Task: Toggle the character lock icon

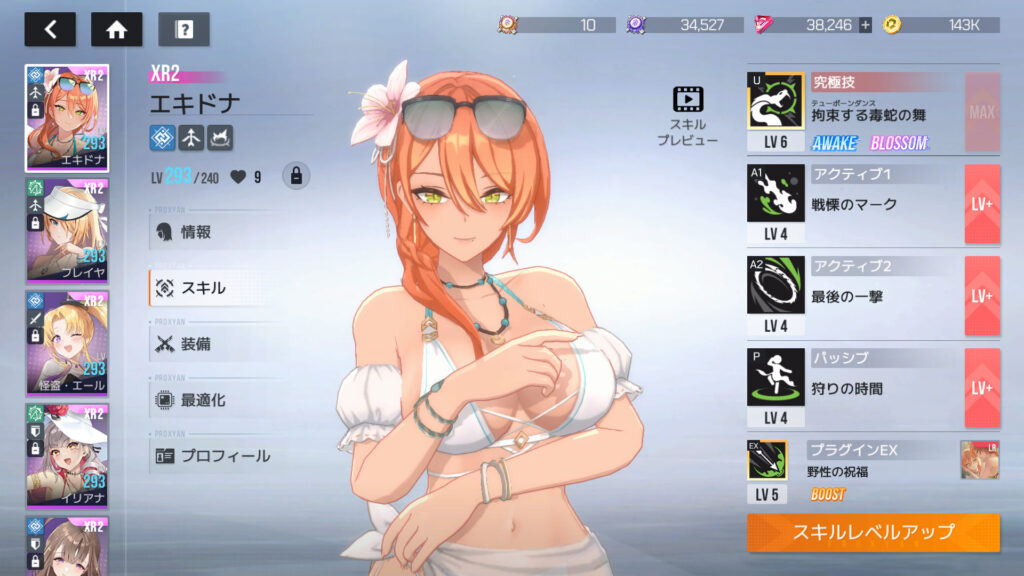Action: 295,176
